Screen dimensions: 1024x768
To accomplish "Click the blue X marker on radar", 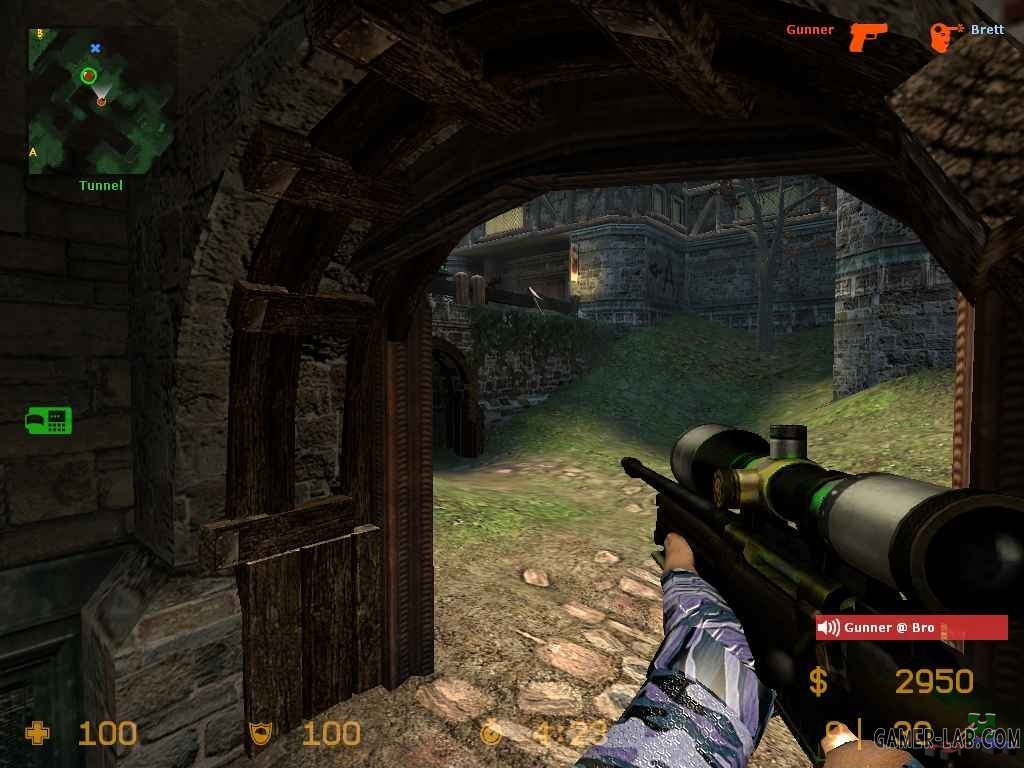I will pos(96,48).
